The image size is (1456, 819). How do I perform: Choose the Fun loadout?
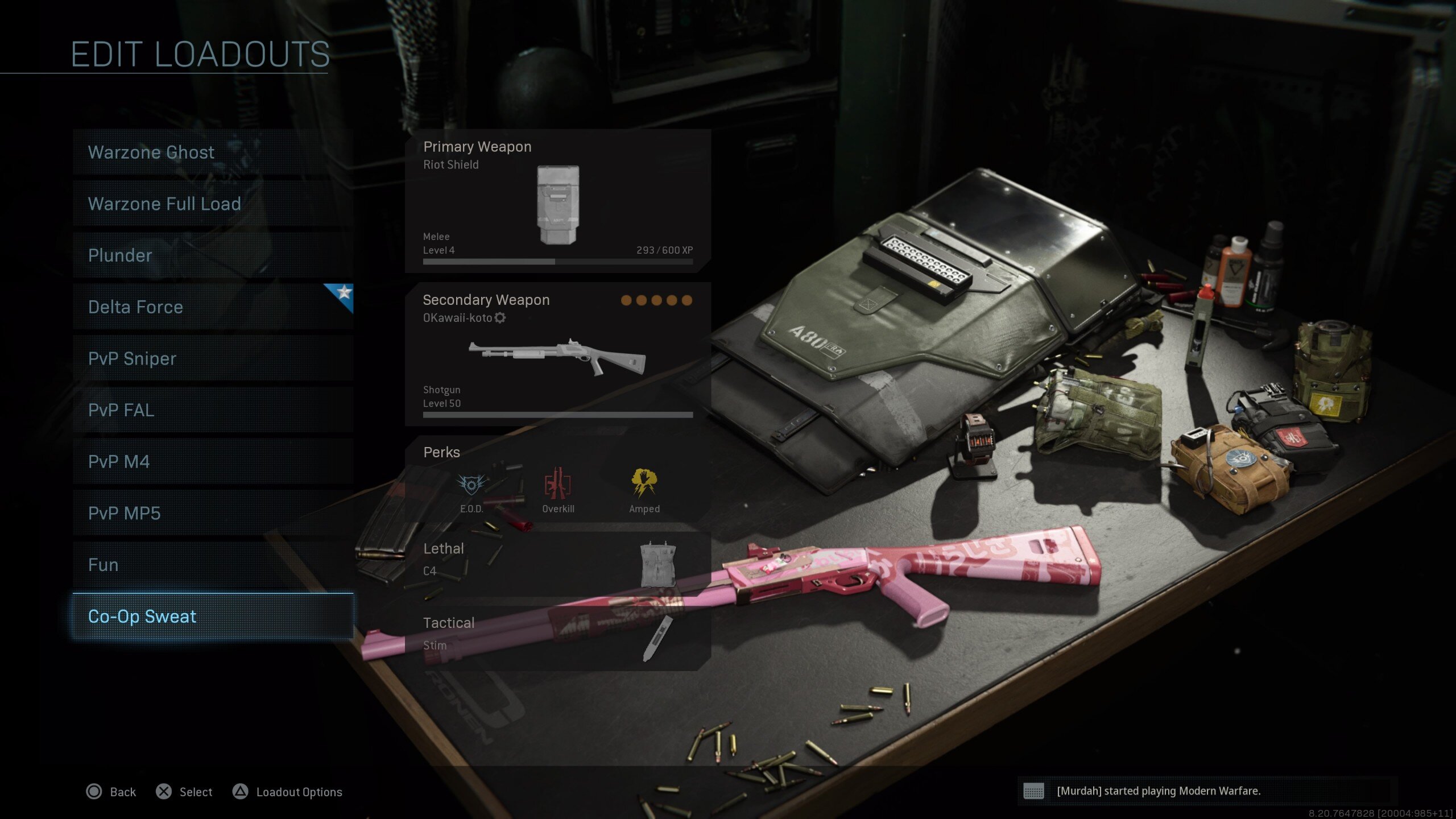213,565
